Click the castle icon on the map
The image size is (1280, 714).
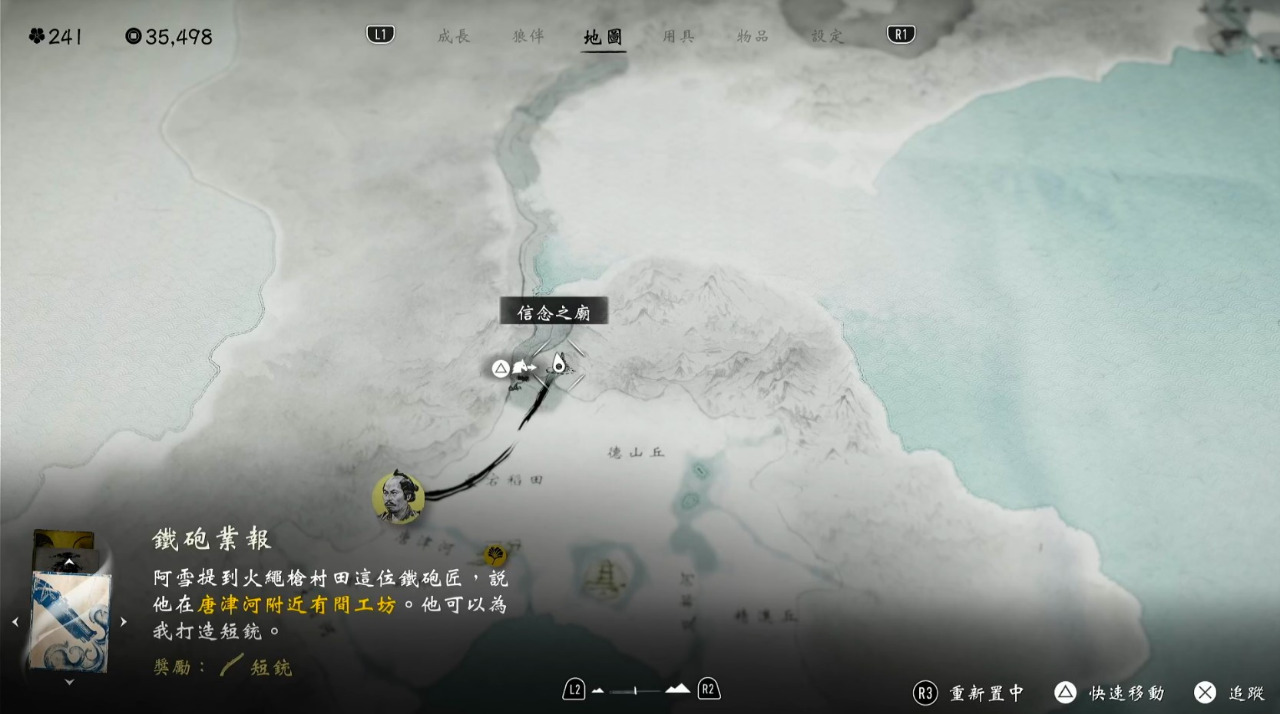pos(603,578)
